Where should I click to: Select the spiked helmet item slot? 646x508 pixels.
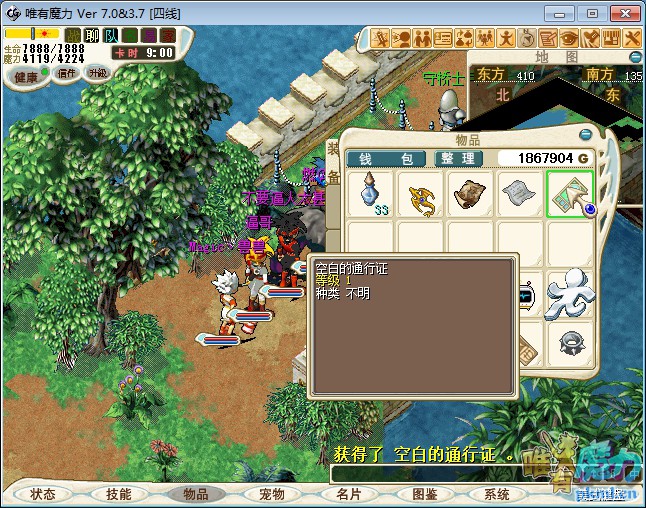(570, 343)
